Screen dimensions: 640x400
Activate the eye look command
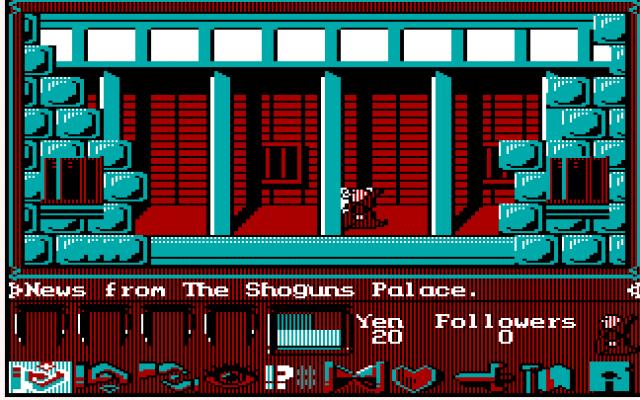[232, 378]
